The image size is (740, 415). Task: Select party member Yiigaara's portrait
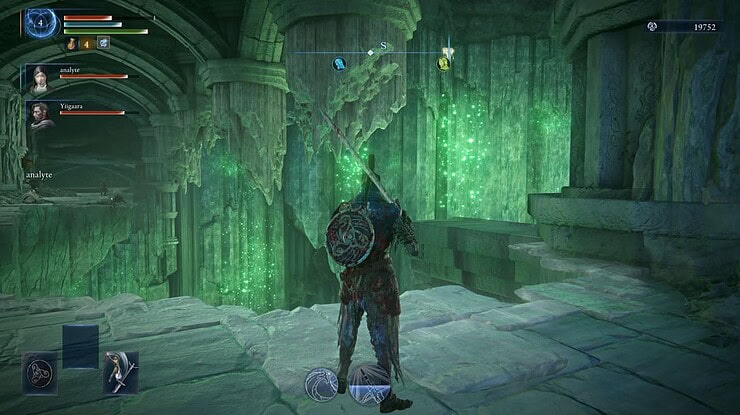(41, 113)
